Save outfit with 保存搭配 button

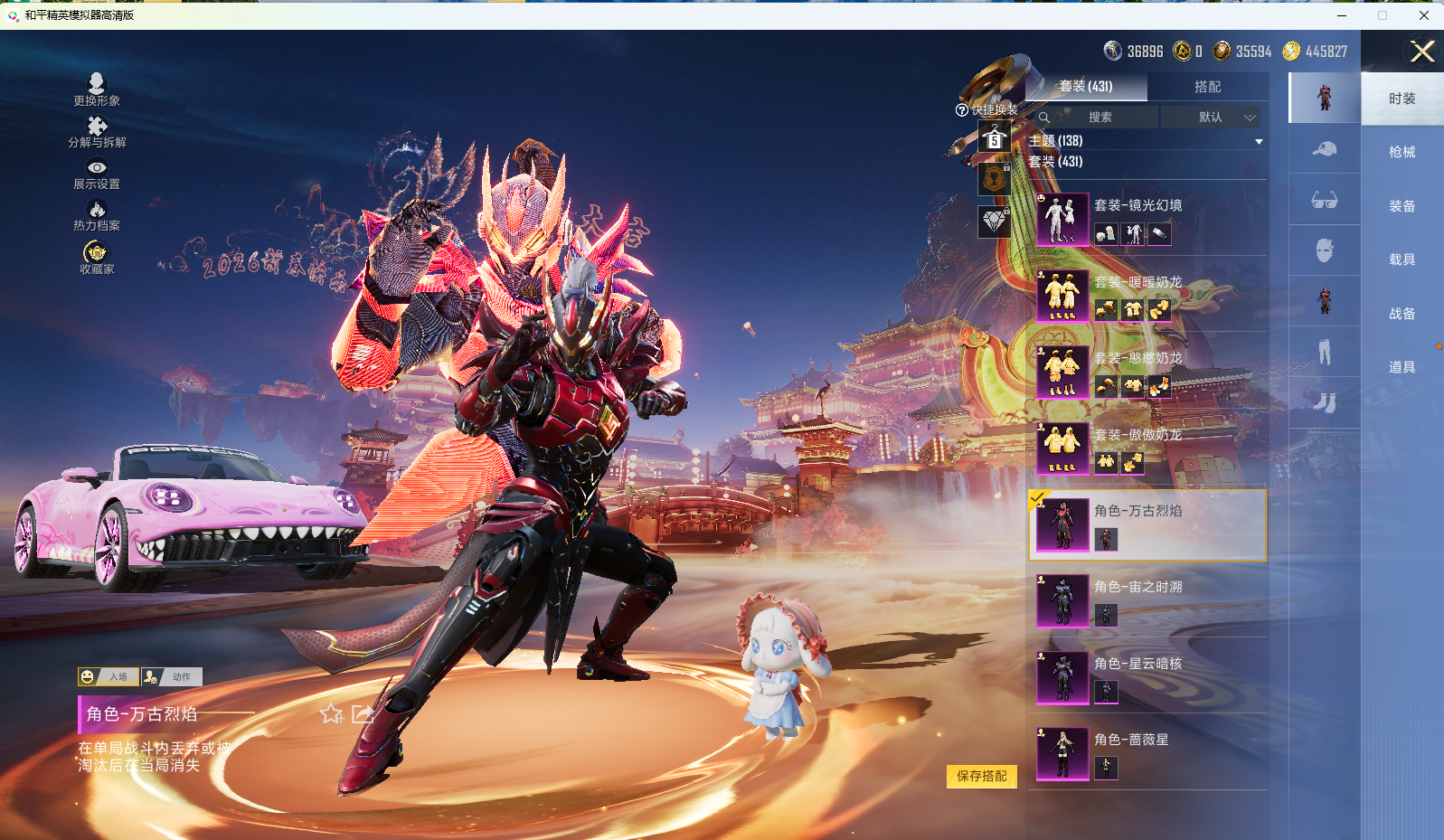(x=981, y=776)
